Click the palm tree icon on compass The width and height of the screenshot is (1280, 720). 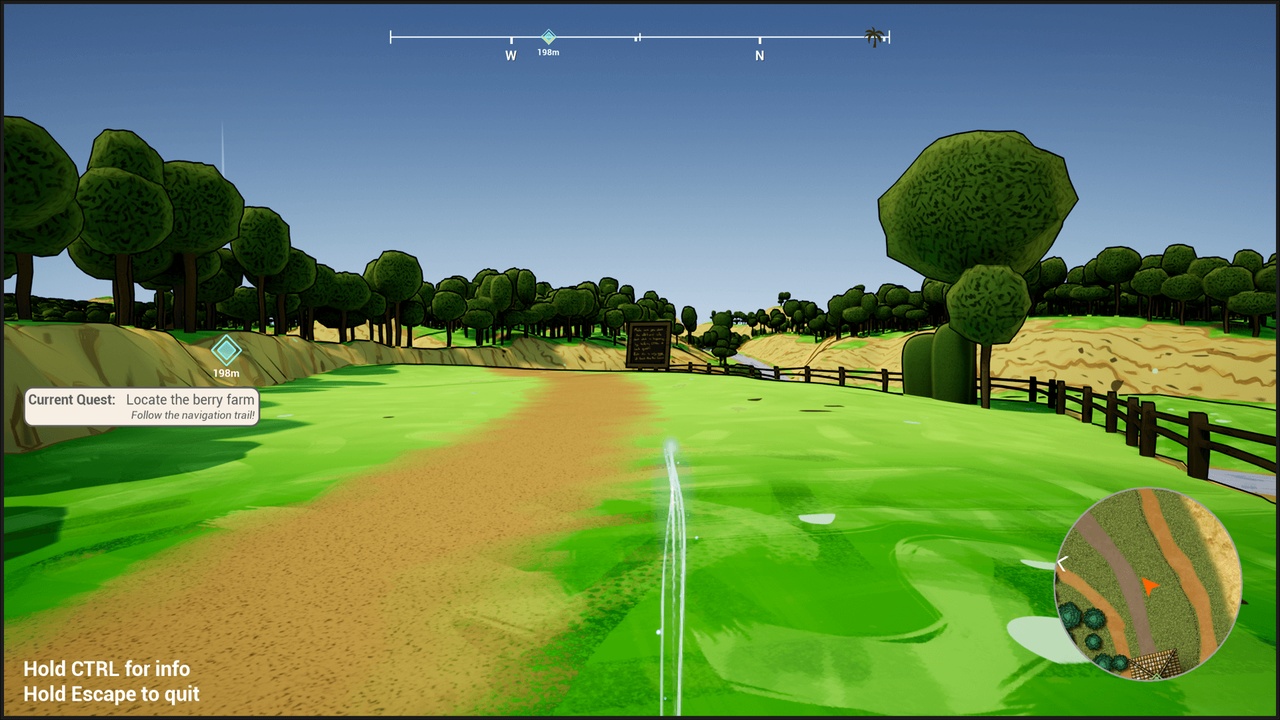pos(874,38)
